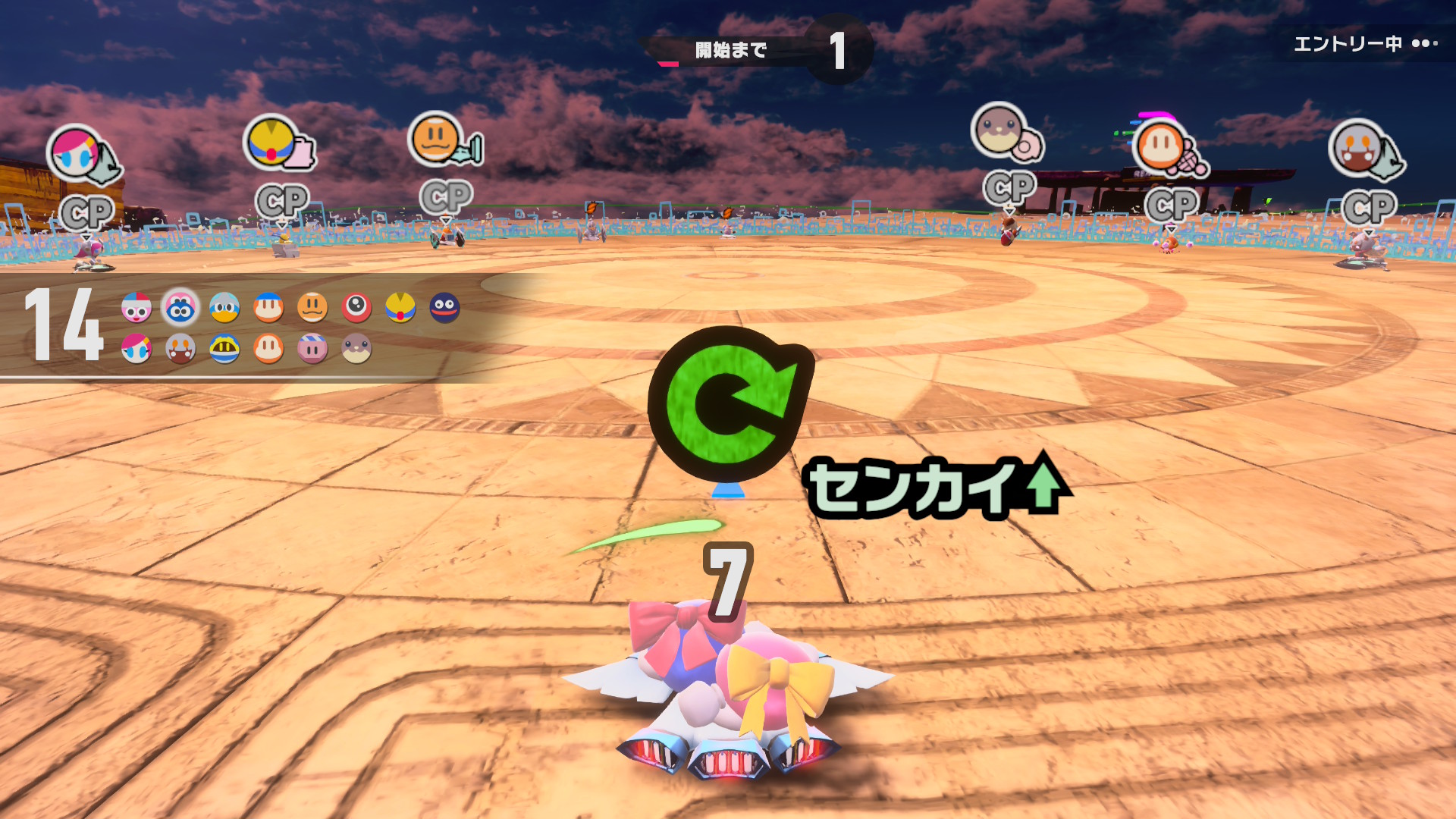This screenshot has width=1456, height=819.
Task: Click the pink striped-cap face in the roster
Action: pos(312,349)
